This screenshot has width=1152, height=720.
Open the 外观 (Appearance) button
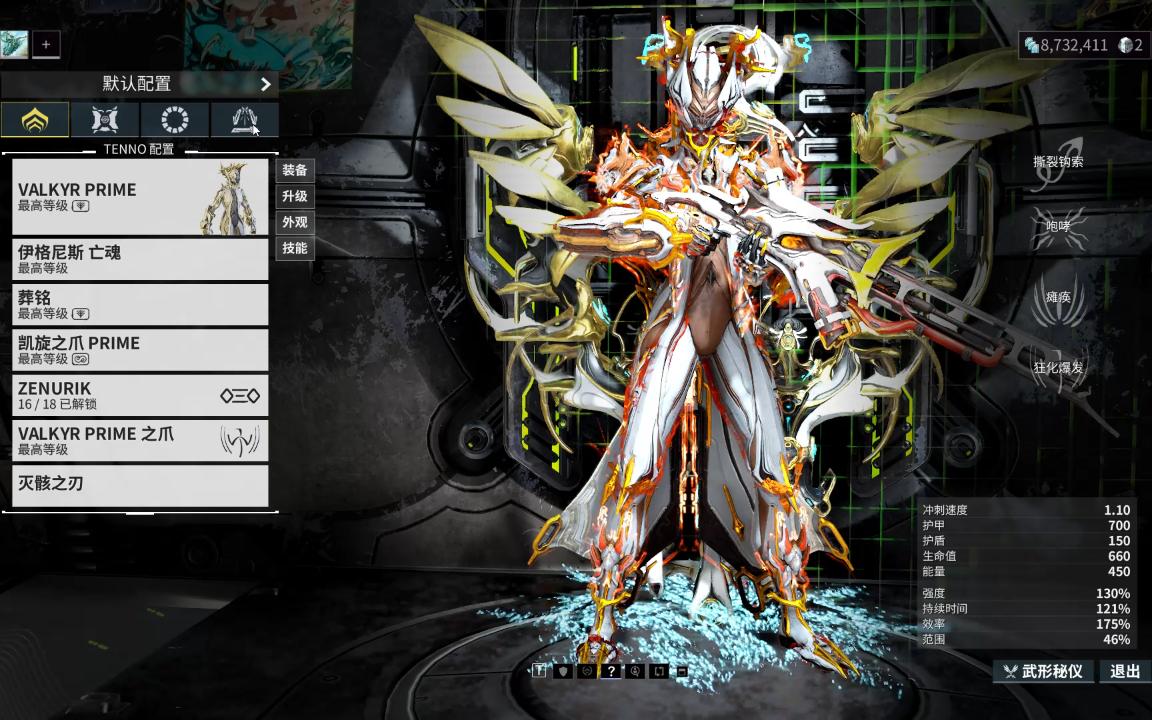point(295,223)
